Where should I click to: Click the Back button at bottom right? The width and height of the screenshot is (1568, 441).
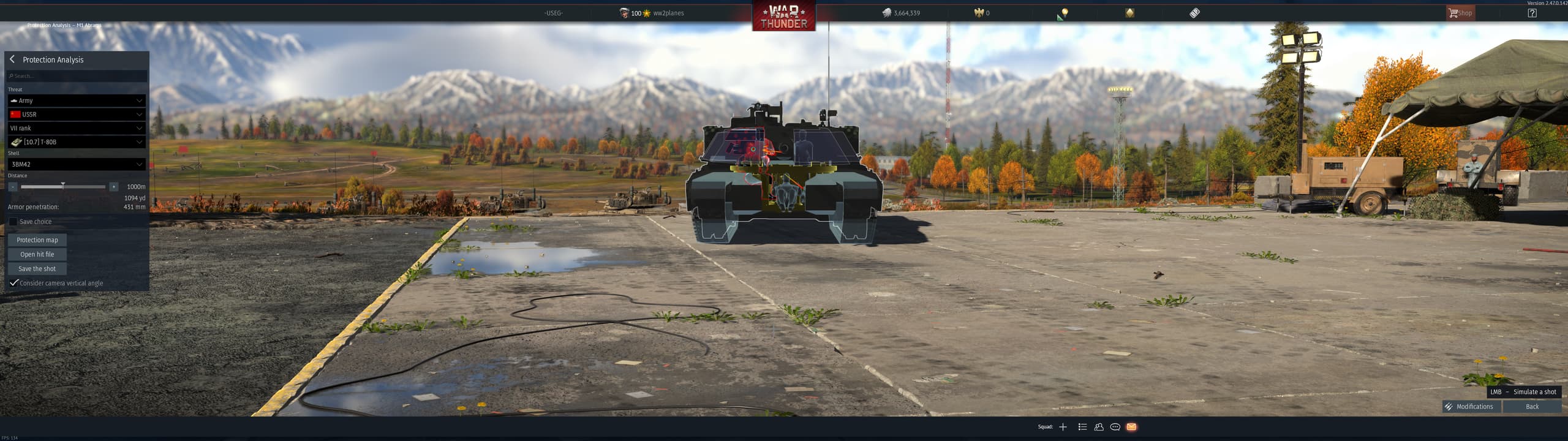click(1532, 407)
